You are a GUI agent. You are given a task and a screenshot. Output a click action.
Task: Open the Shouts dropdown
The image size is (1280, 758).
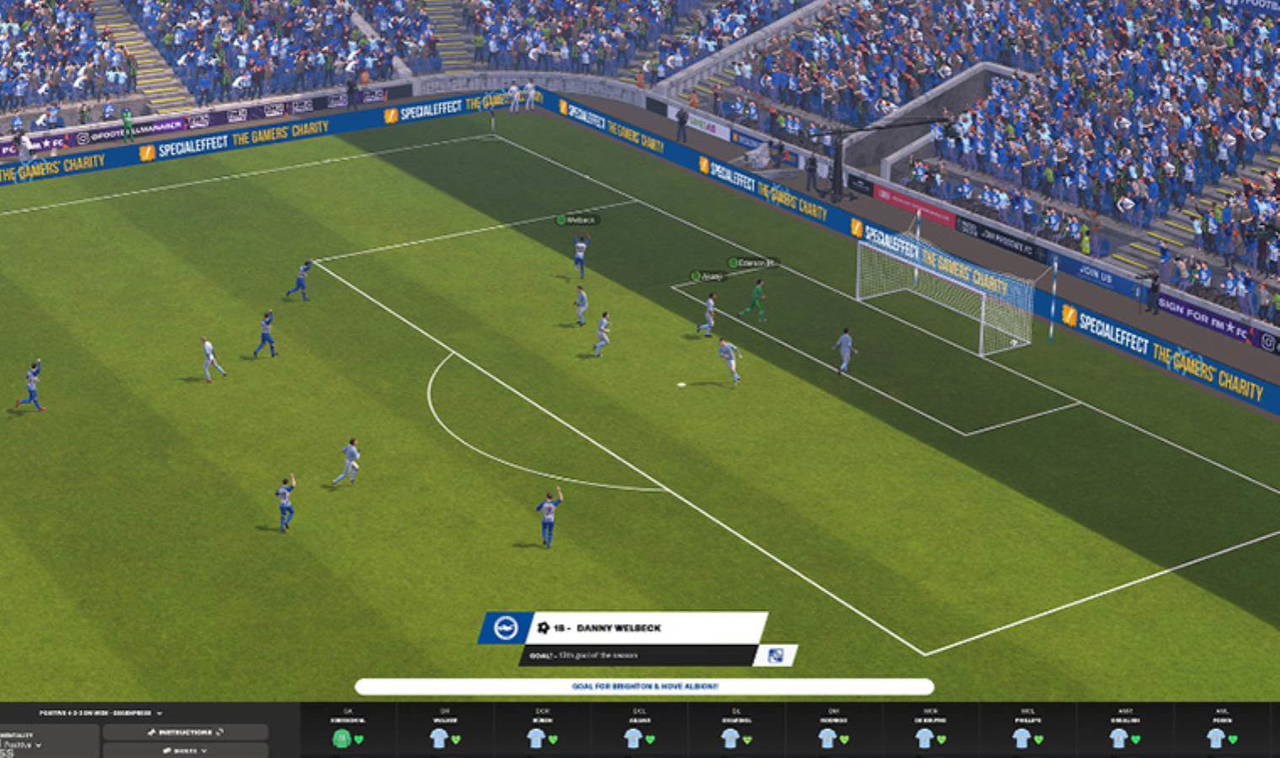pyautogui.click(x=185, y=750)
